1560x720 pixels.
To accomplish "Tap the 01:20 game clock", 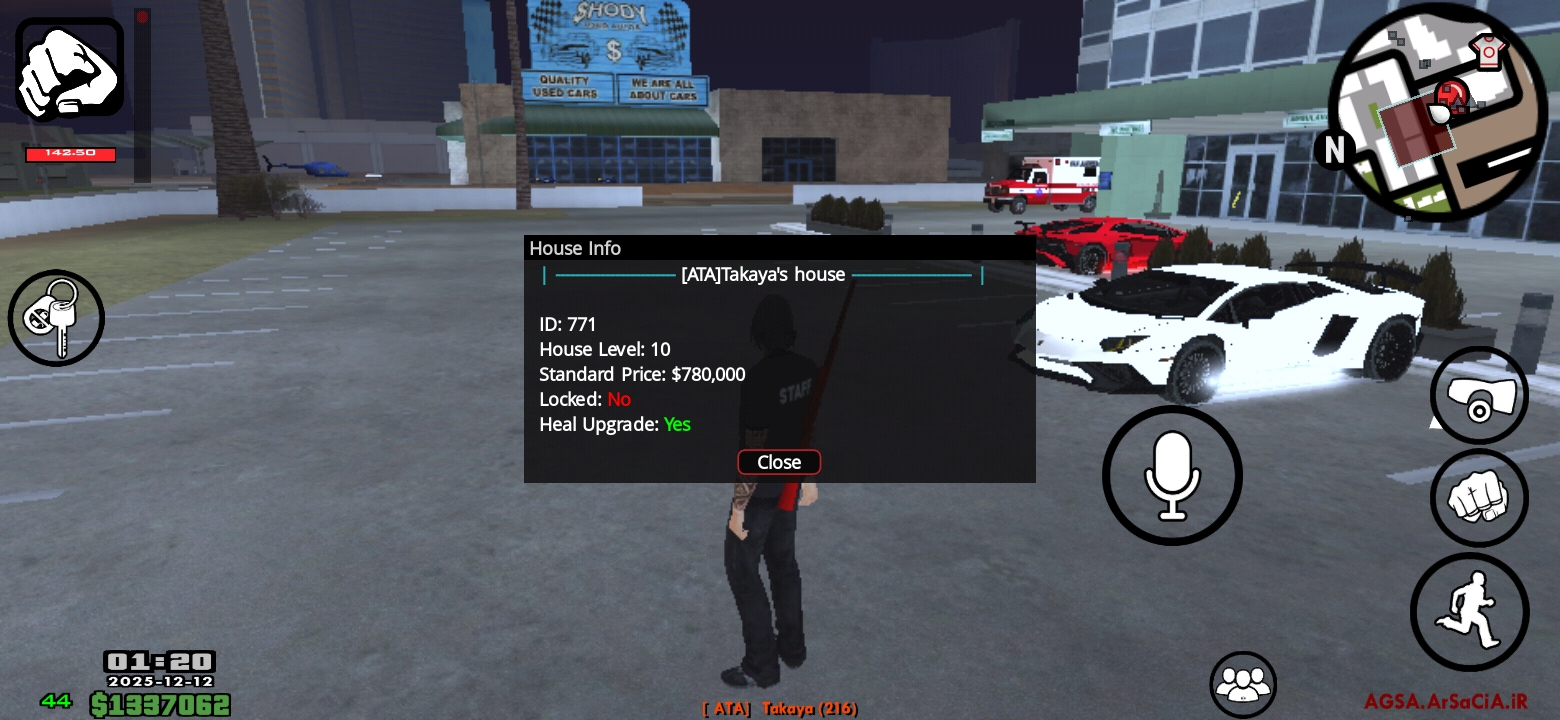I will click(x=160, y=661).
